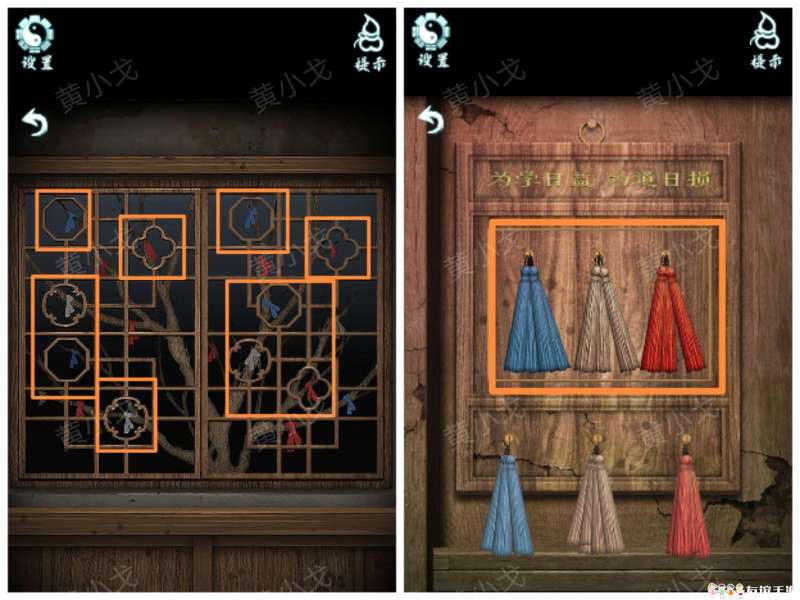This screenshot has width=800, height=600.
Task: Select the blue tassel inside the orange frame
Action: 535,318
